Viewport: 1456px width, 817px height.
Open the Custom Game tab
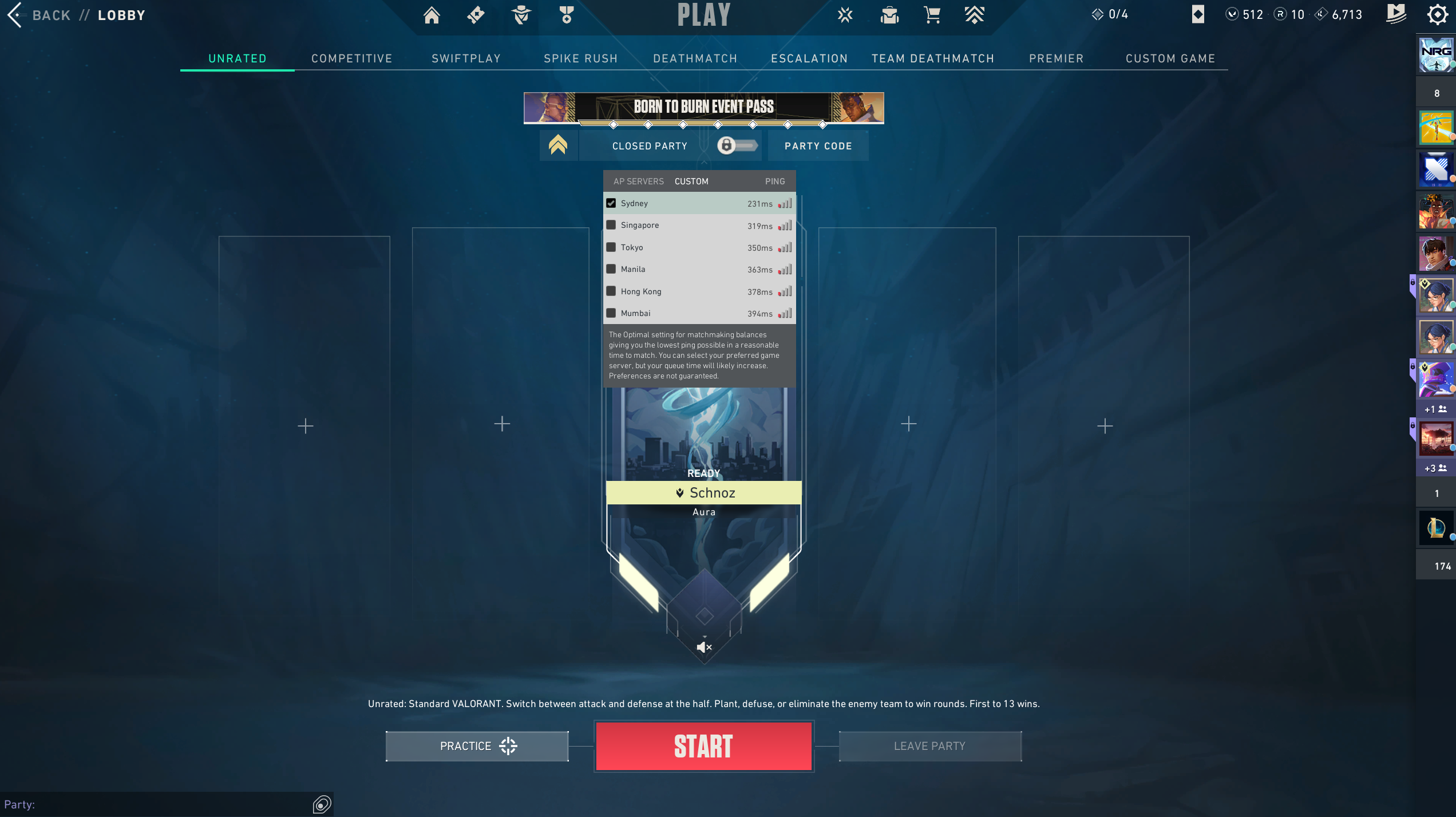[1170, 58]
